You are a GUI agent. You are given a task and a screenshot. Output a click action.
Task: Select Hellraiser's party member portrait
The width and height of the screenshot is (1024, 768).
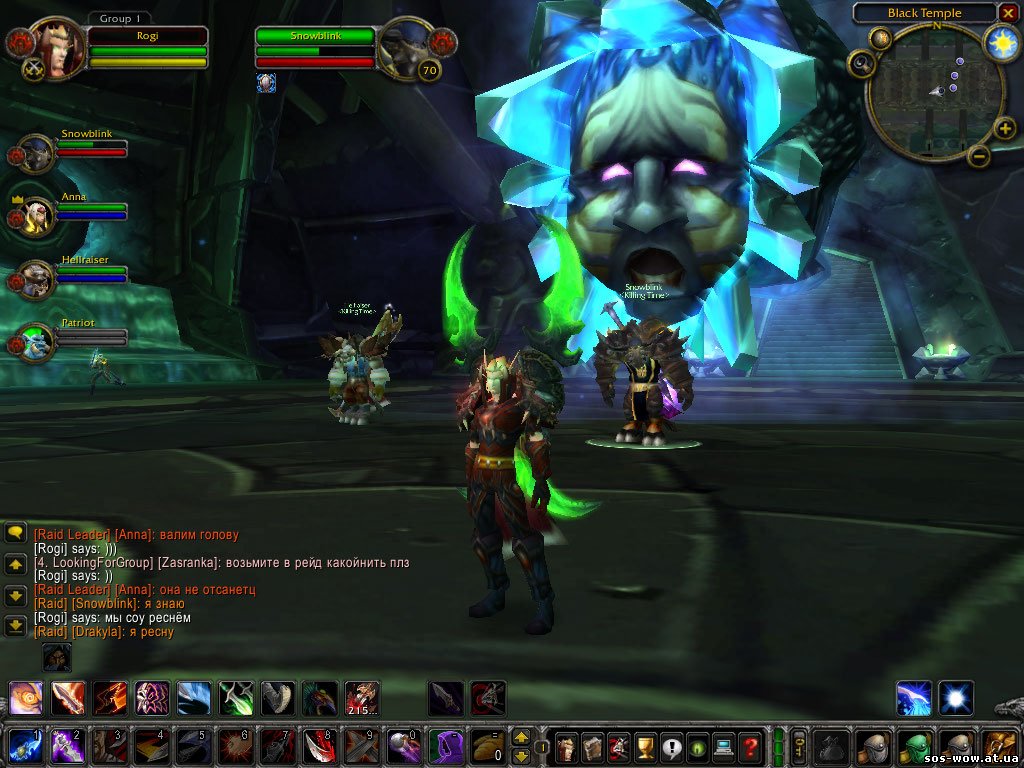(37, 279)
